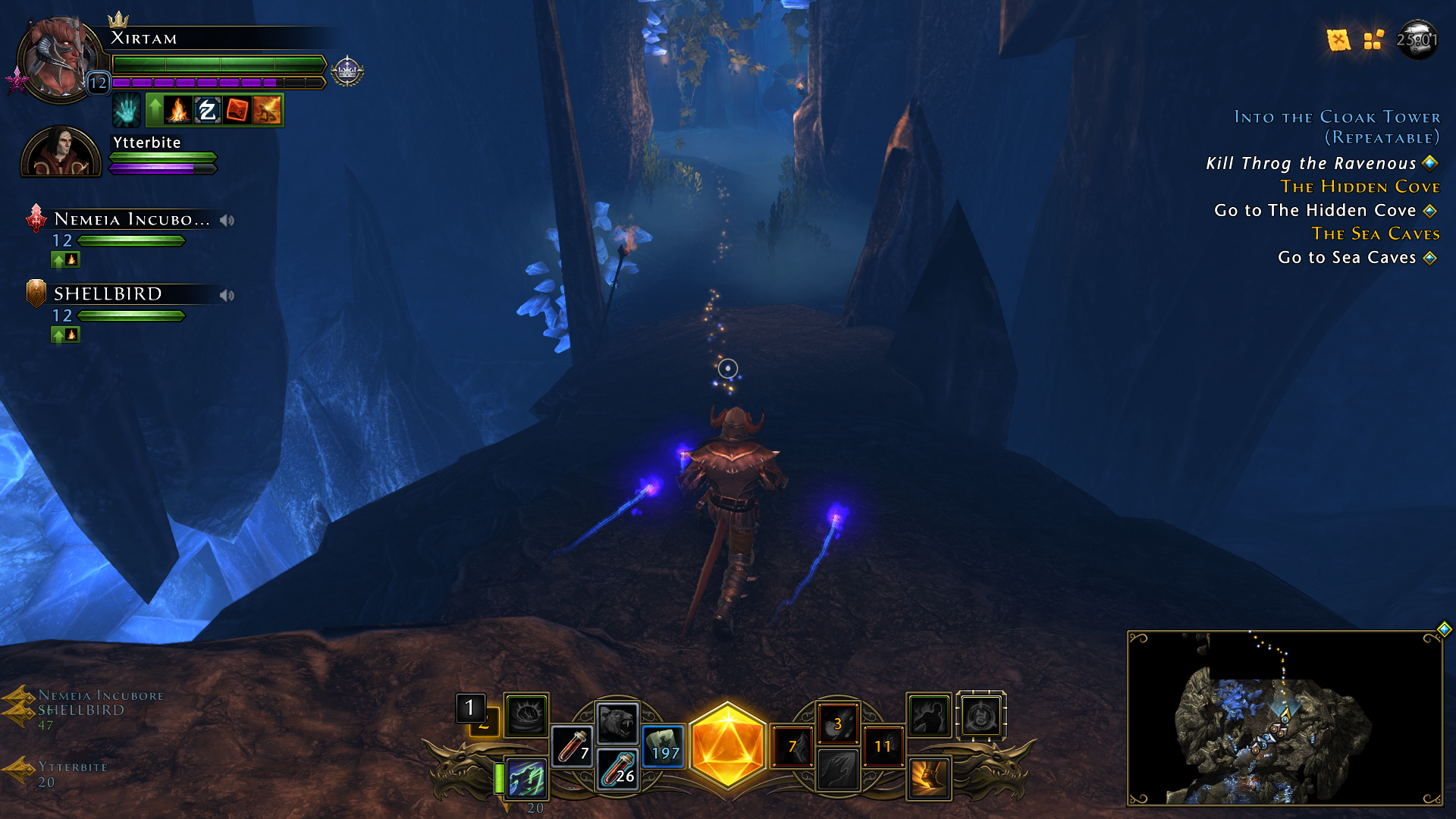Mute Nemeia Incubore's voice chat speaker
The image size is (1456, 819).
pyautogui.click(x=225, y=219)
